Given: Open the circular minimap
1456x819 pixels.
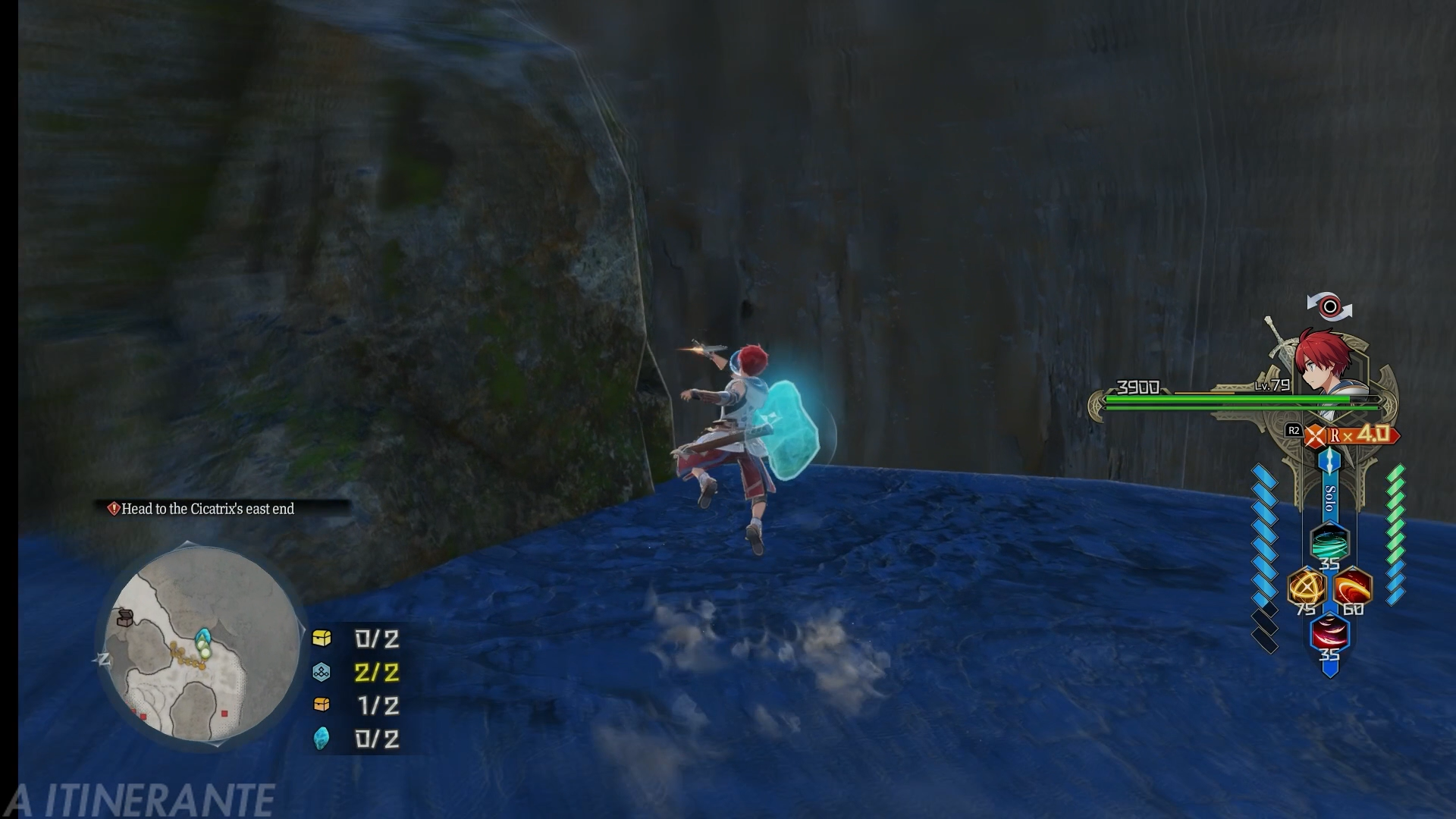Looking at the screenshot, I should coord(201,645).
